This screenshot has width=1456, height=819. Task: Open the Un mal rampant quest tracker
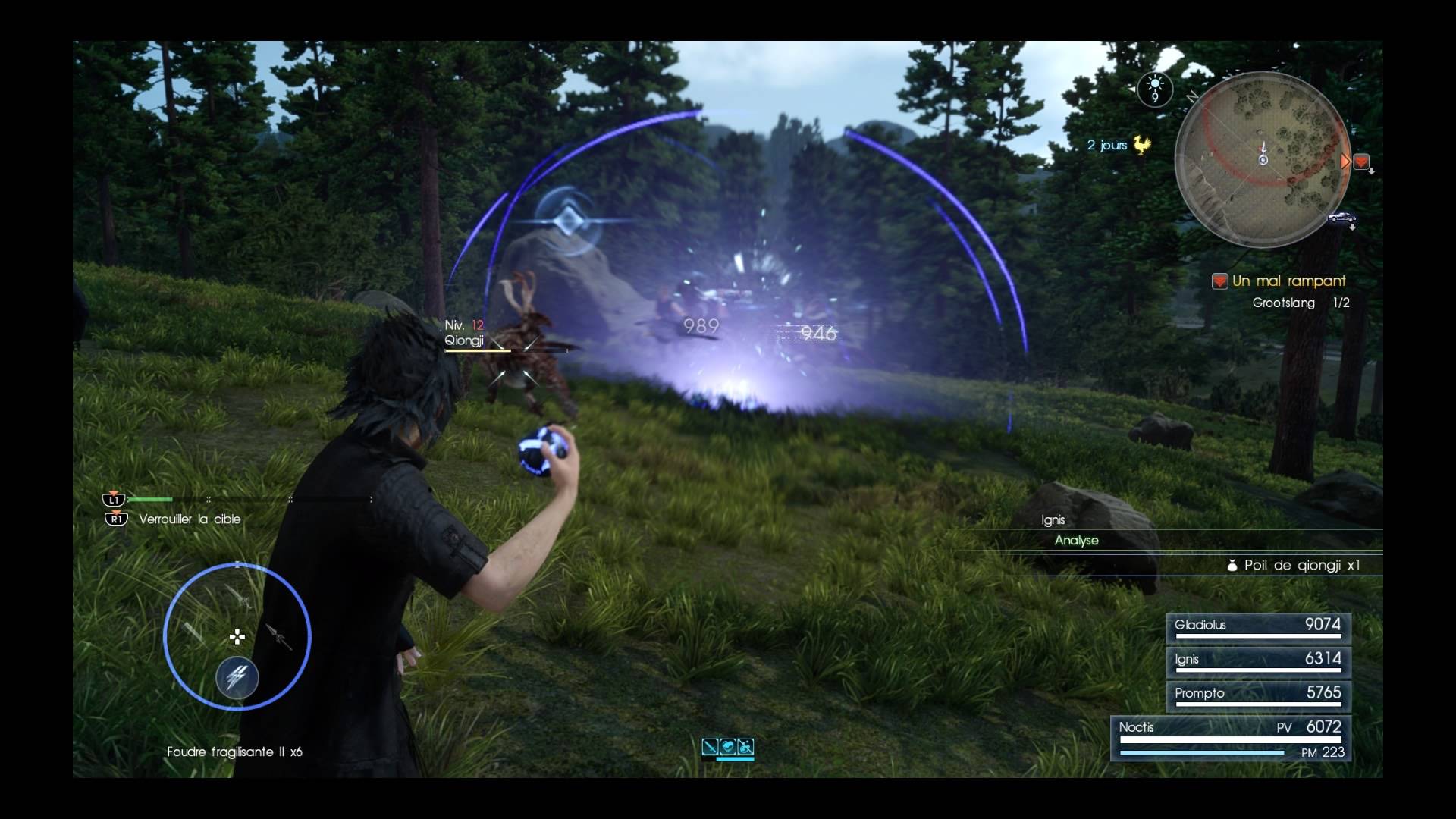tap(1288, 281)
